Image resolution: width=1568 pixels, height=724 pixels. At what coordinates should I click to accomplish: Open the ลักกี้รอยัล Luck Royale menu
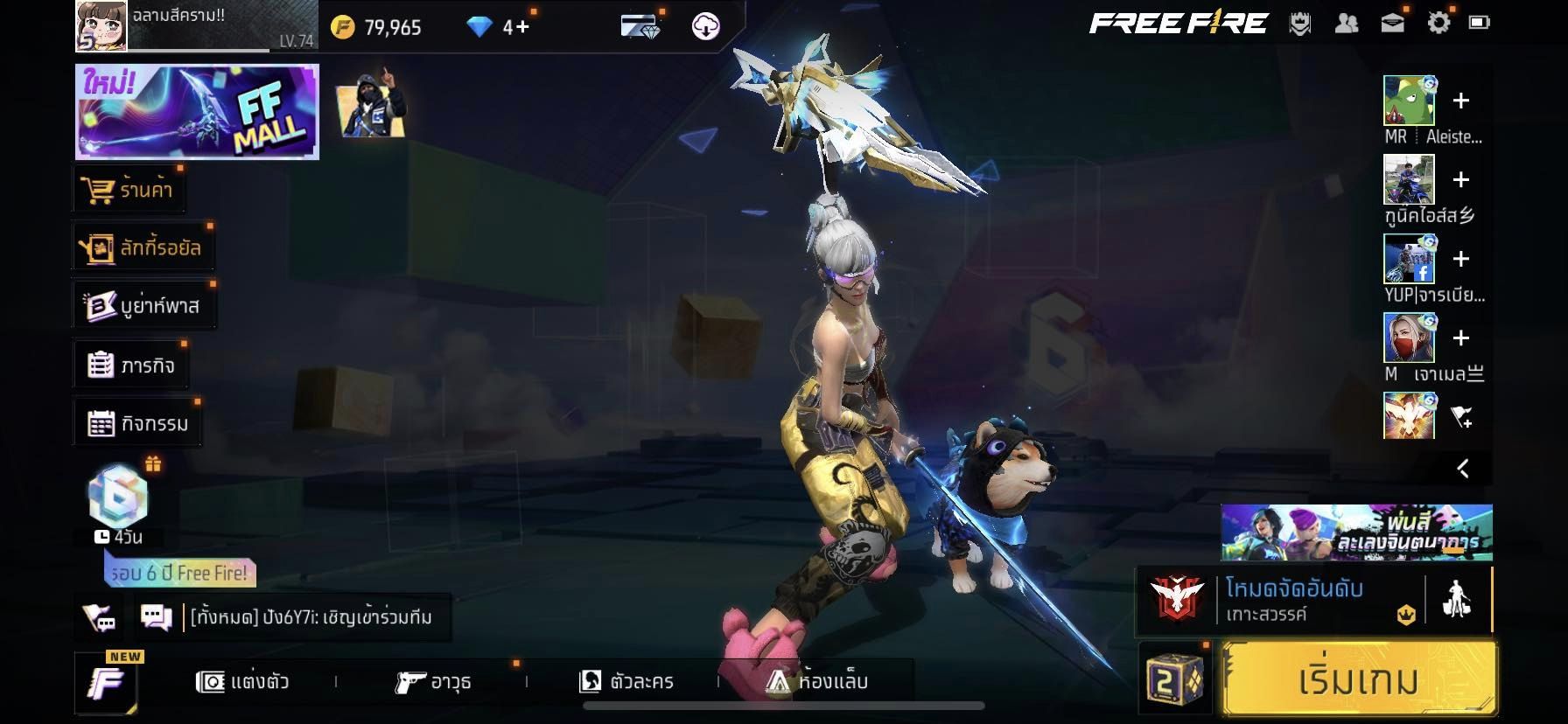point(143,248)
